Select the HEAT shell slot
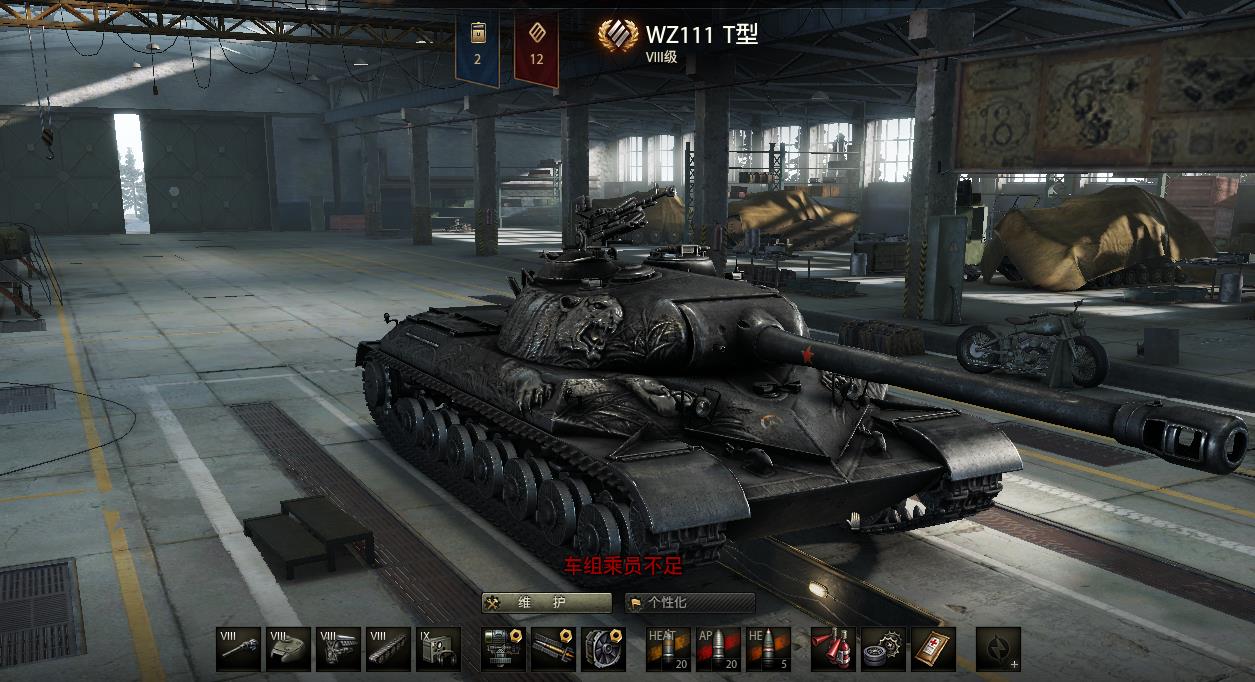This screenshot has width=1255, height=682. (x=668, y=649)
